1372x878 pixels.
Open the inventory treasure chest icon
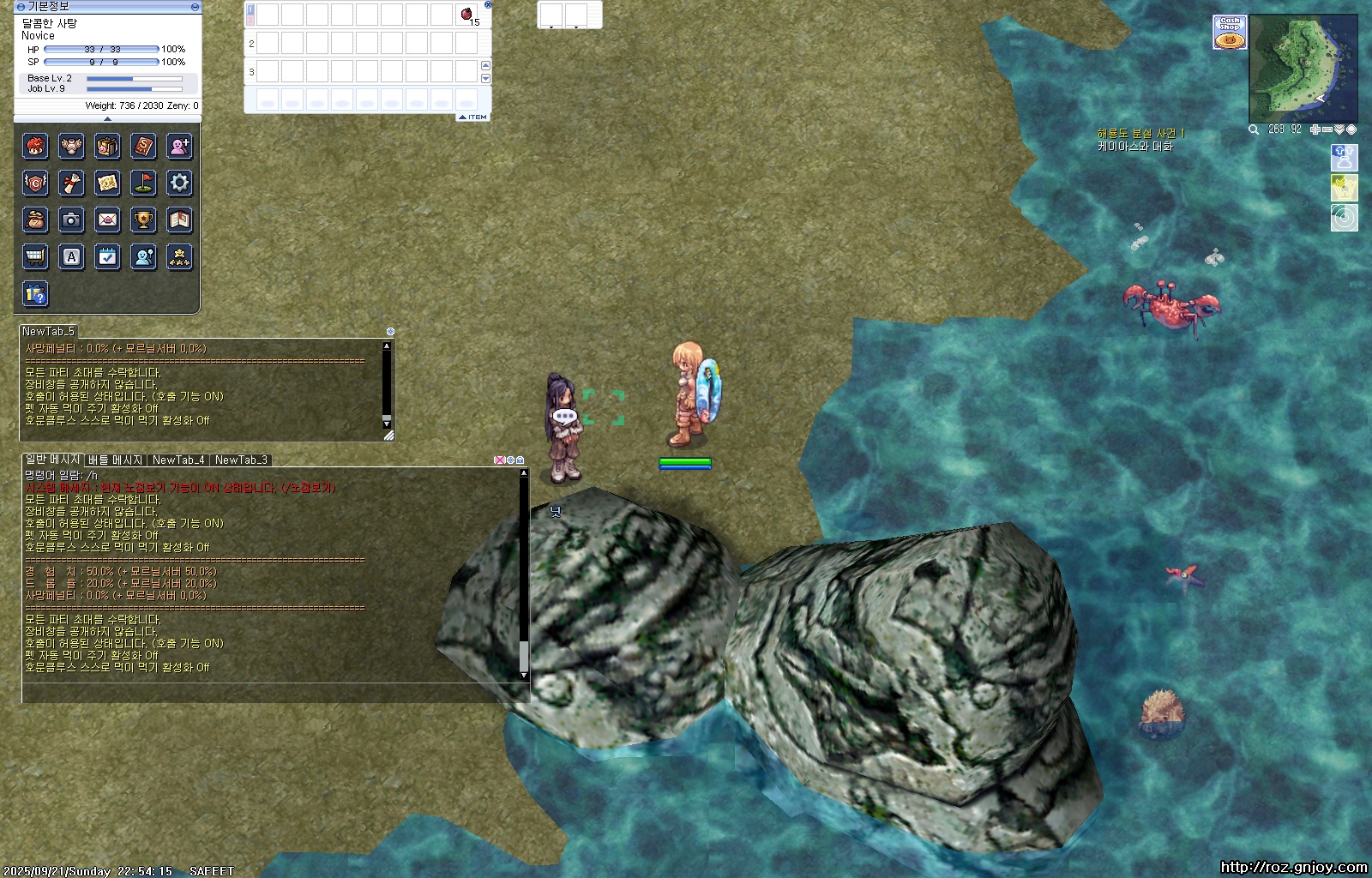point(107,147)
